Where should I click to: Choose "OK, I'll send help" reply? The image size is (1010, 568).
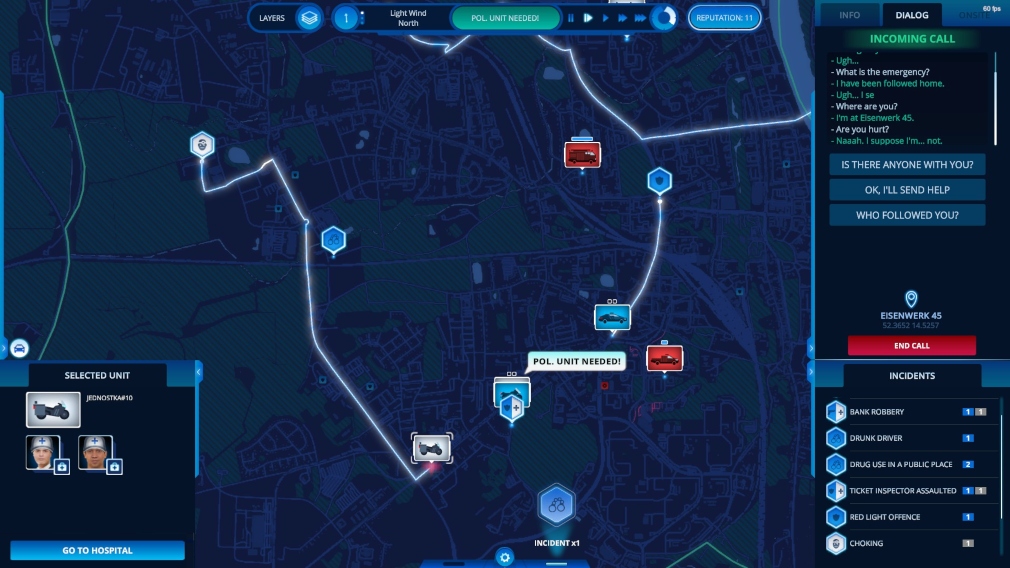coord(907,190)
